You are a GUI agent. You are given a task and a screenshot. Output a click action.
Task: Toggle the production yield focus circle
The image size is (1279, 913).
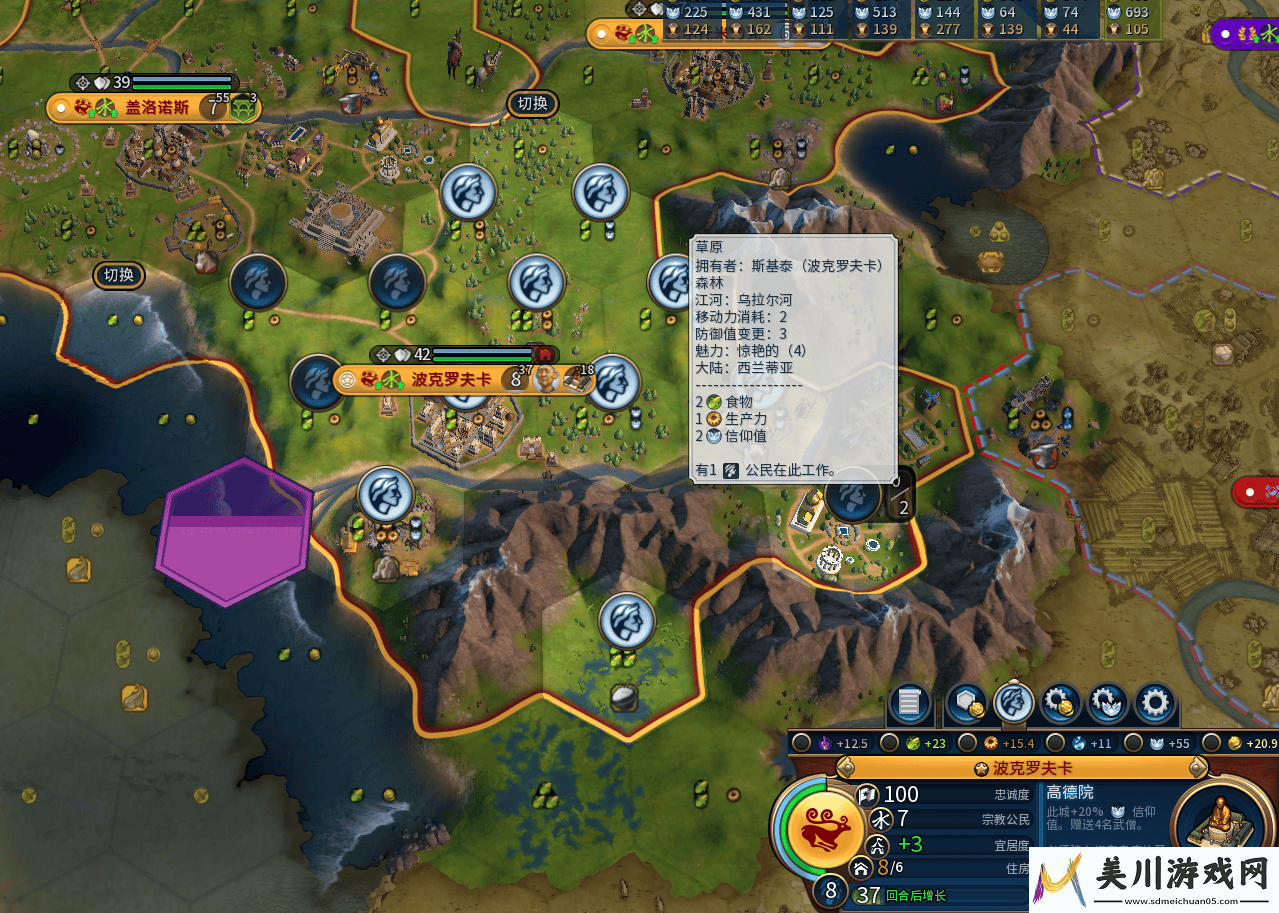click(967, 743)
